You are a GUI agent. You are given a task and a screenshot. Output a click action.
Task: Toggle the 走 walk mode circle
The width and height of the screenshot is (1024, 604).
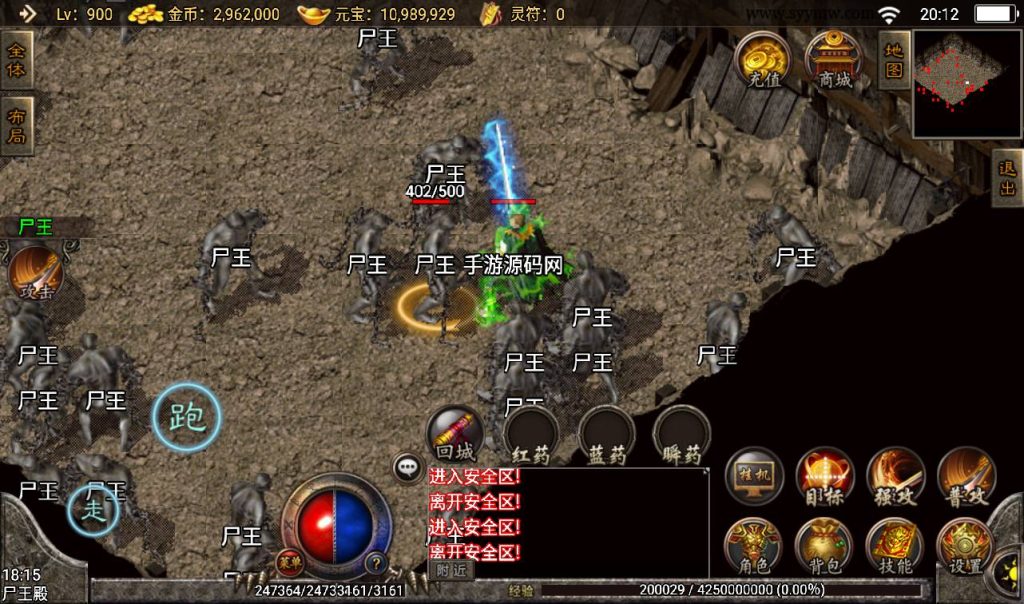pyautogui.click(x=93, y=510)
